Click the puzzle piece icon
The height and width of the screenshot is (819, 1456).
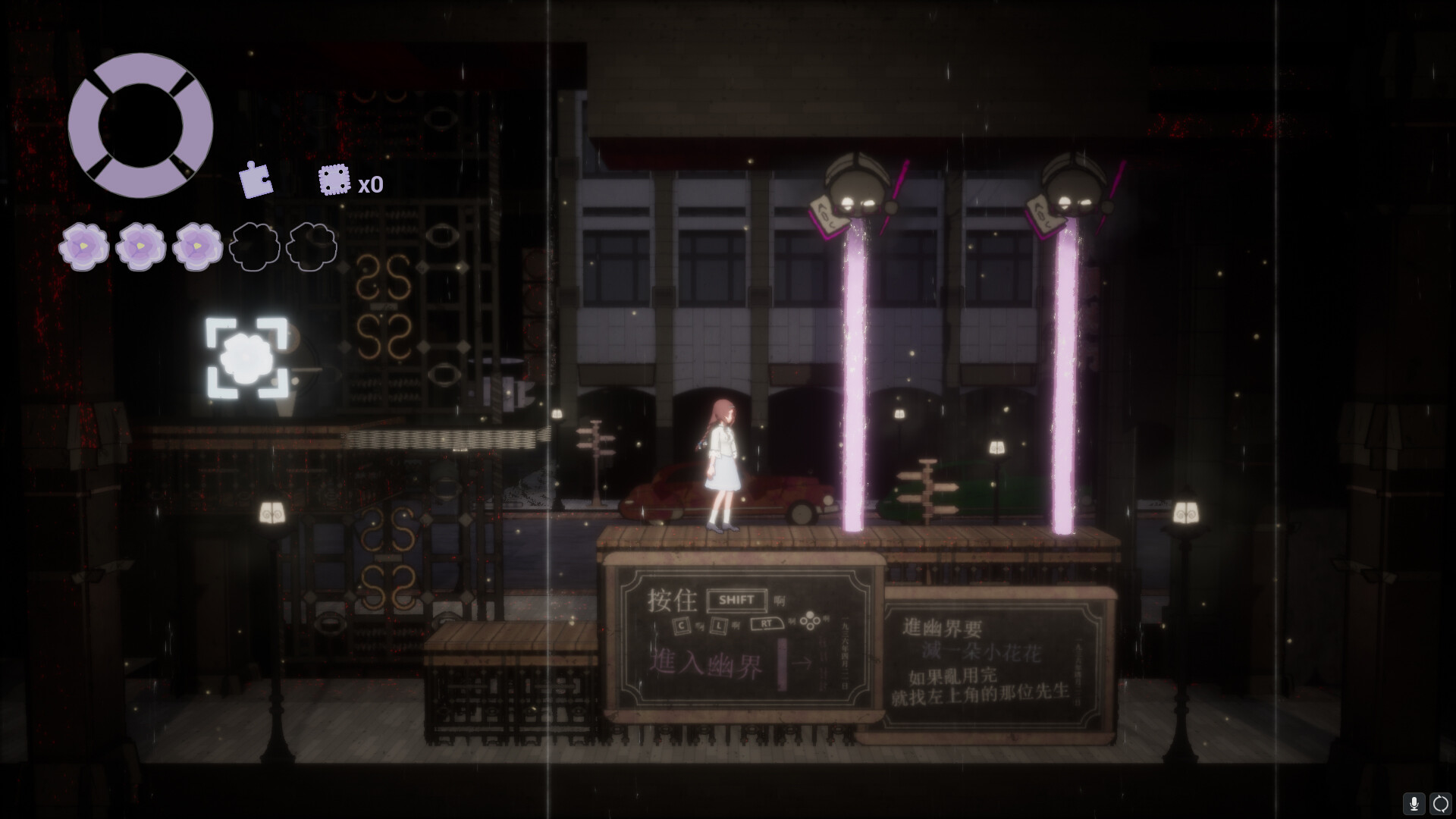pyautogui.click(x=256, y=180)
